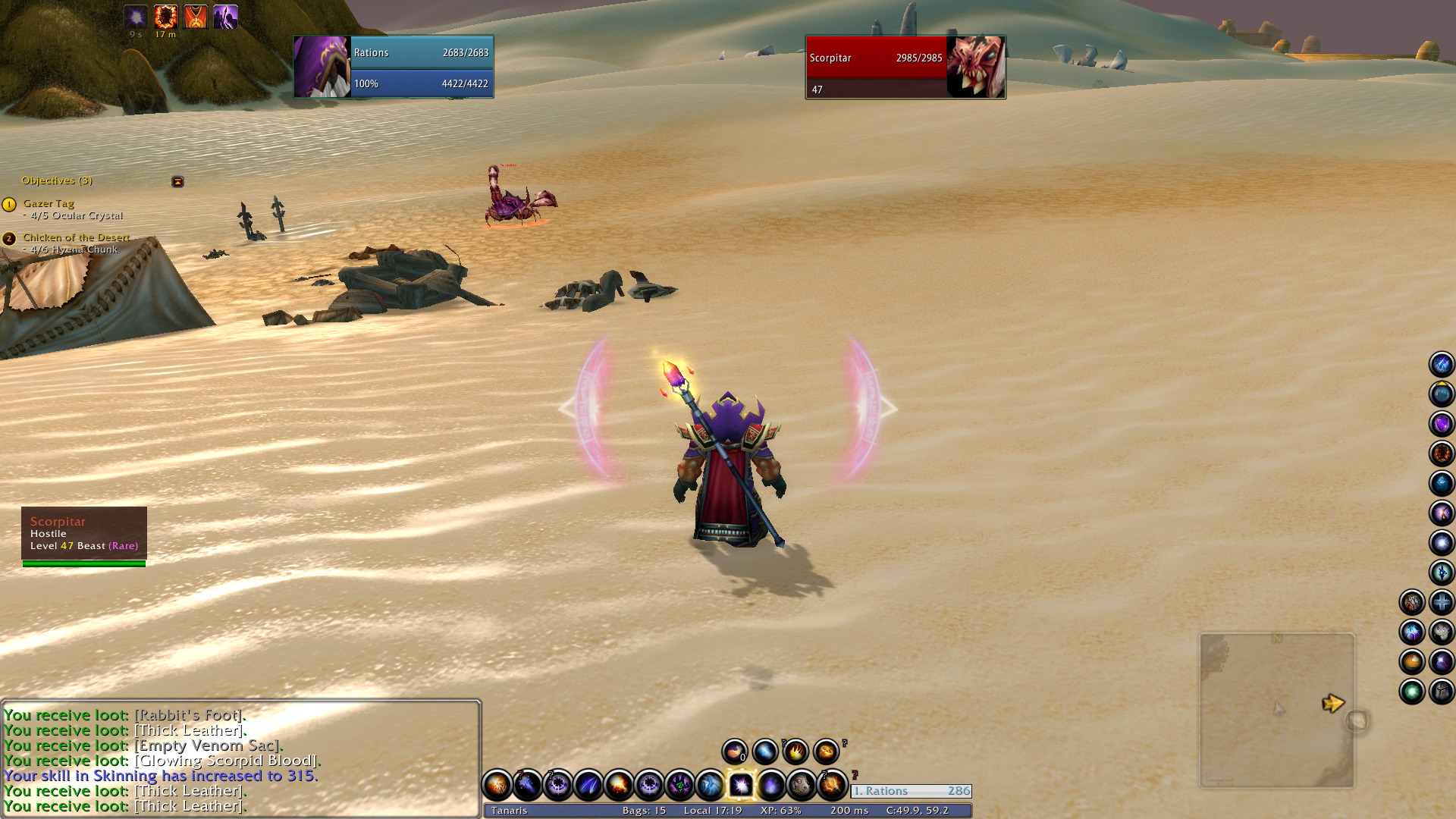The width and height of the screenshot is (1456, 819).
Task: Open the minimap
Action: 1276,711
